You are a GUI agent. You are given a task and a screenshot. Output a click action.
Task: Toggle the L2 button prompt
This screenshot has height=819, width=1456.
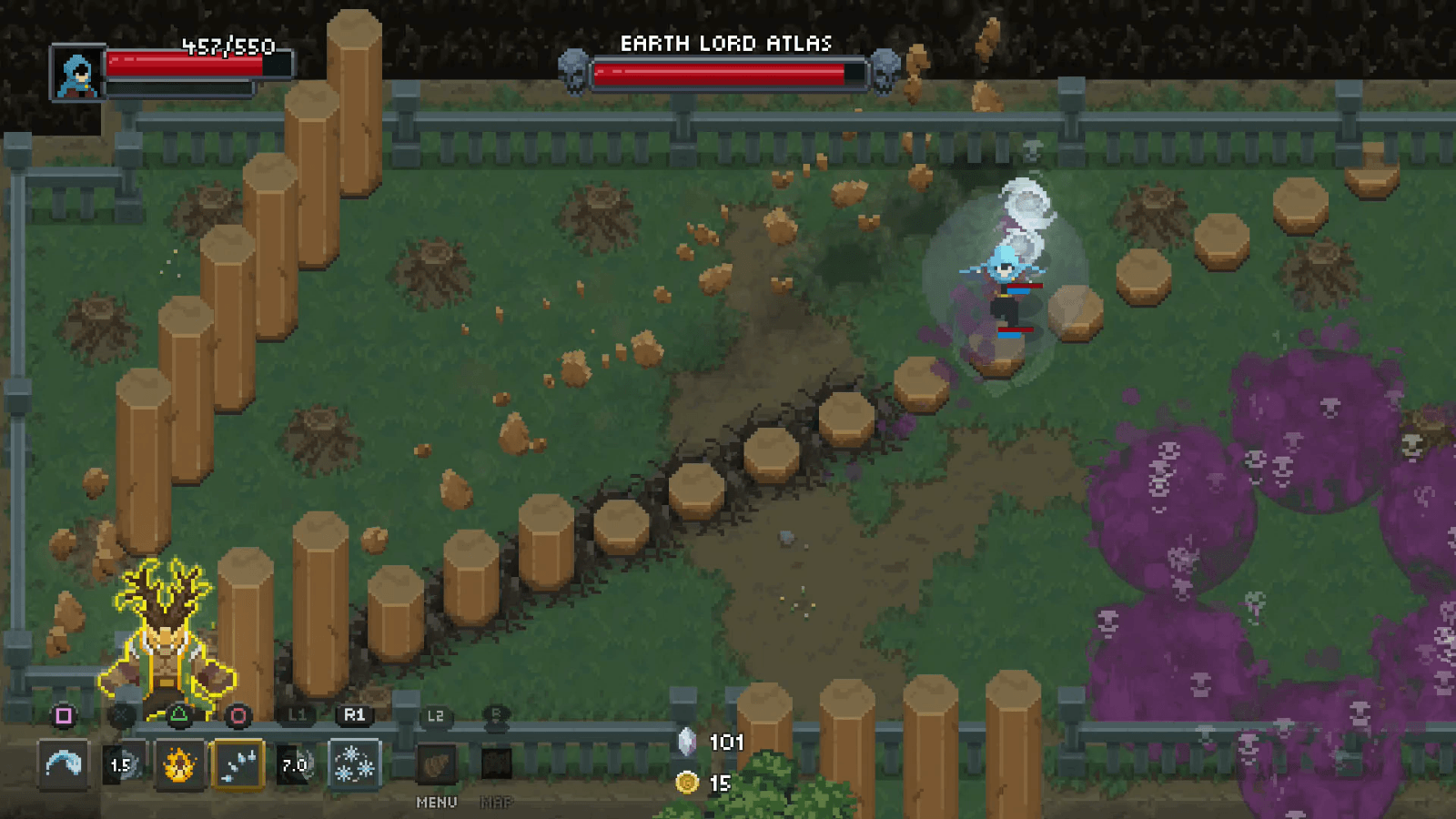(435, 717)
